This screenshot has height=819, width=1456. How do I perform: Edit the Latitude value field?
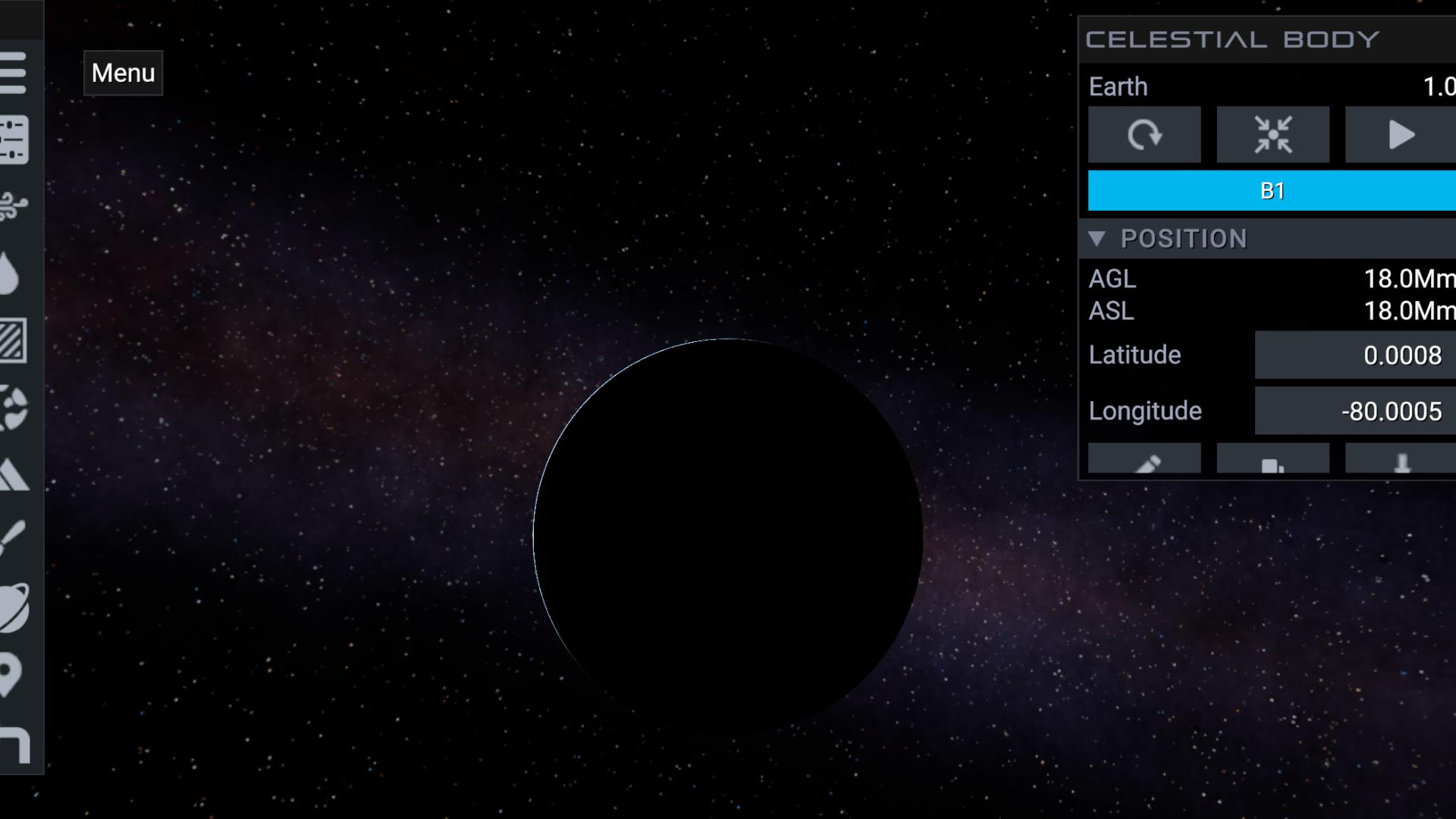(1354, 355)
